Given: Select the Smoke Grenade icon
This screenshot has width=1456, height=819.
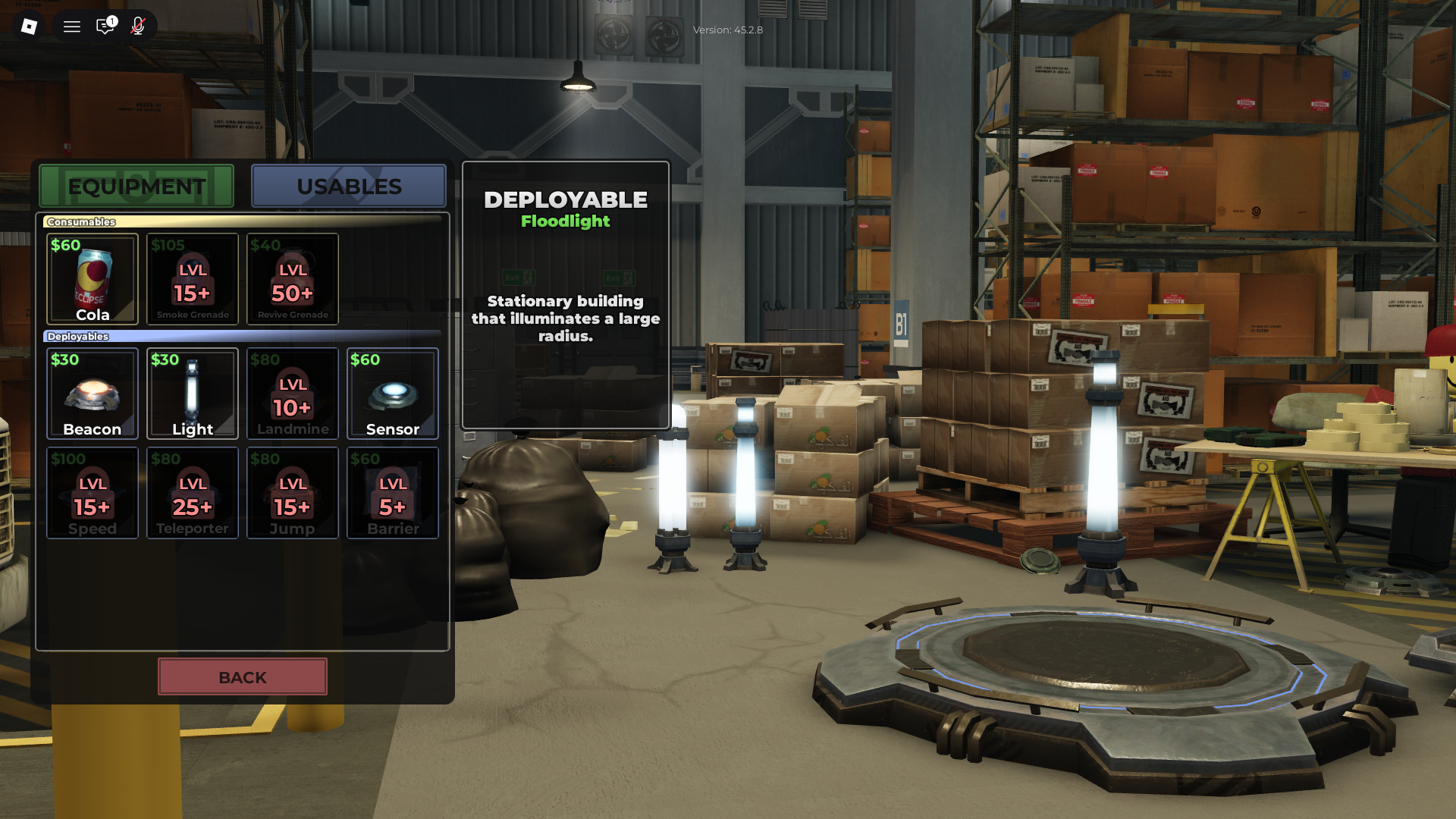Looking at the screenshot, I should pyautogui.click(x=192, y=279).
